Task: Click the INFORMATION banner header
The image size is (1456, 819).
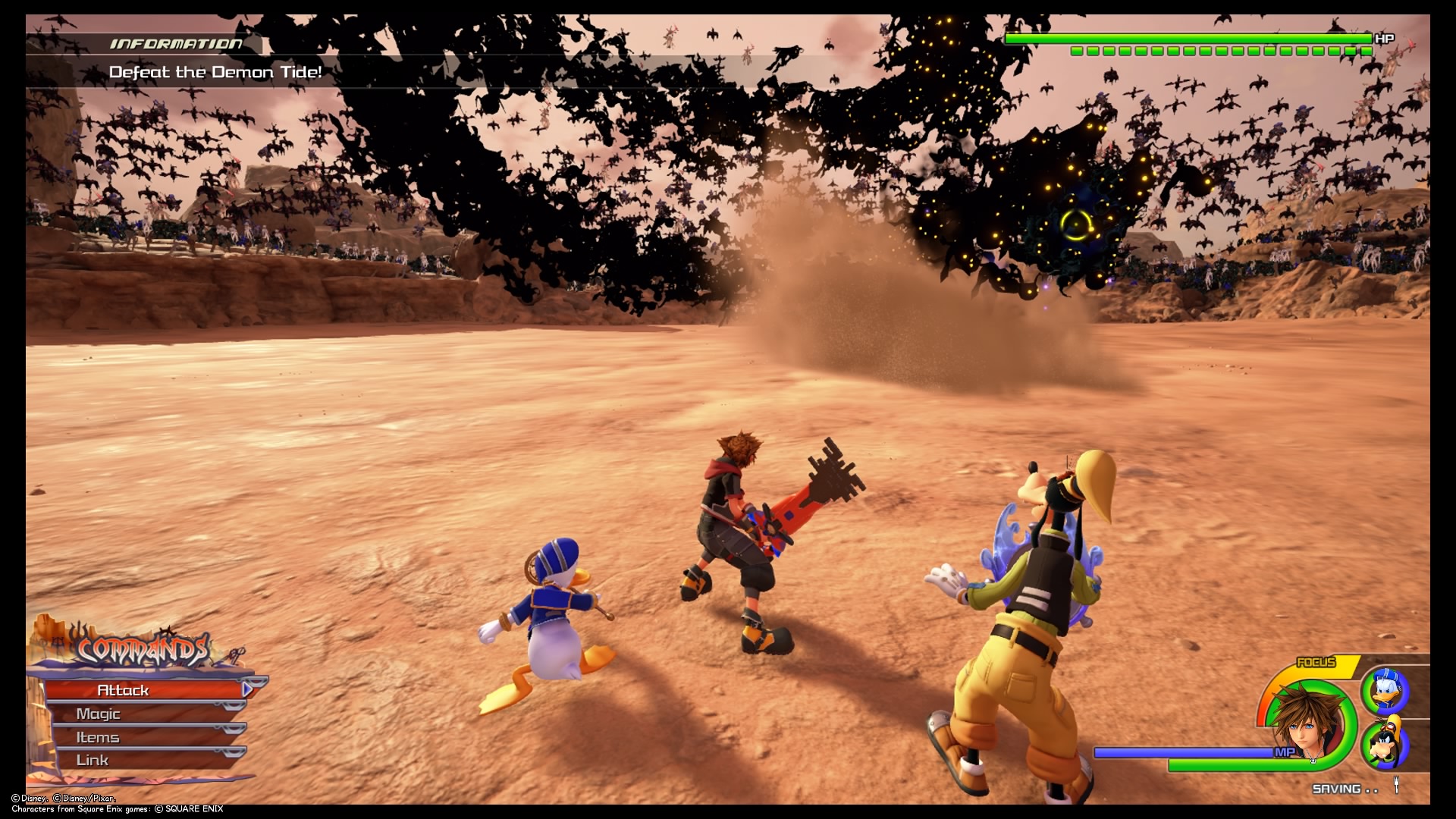Action: [174, 44]
